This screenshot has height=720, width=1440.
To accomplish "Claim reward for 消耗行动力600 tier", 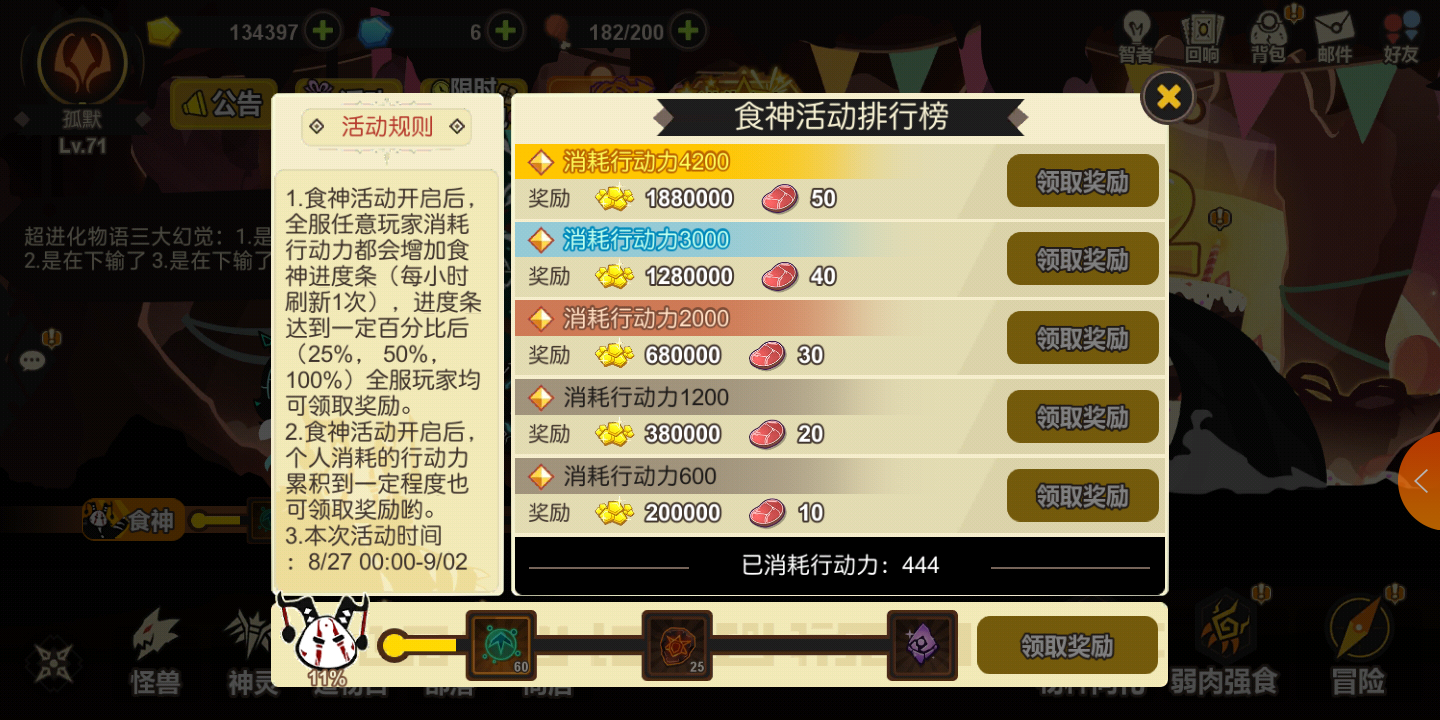I will (x=1083, y=495).
